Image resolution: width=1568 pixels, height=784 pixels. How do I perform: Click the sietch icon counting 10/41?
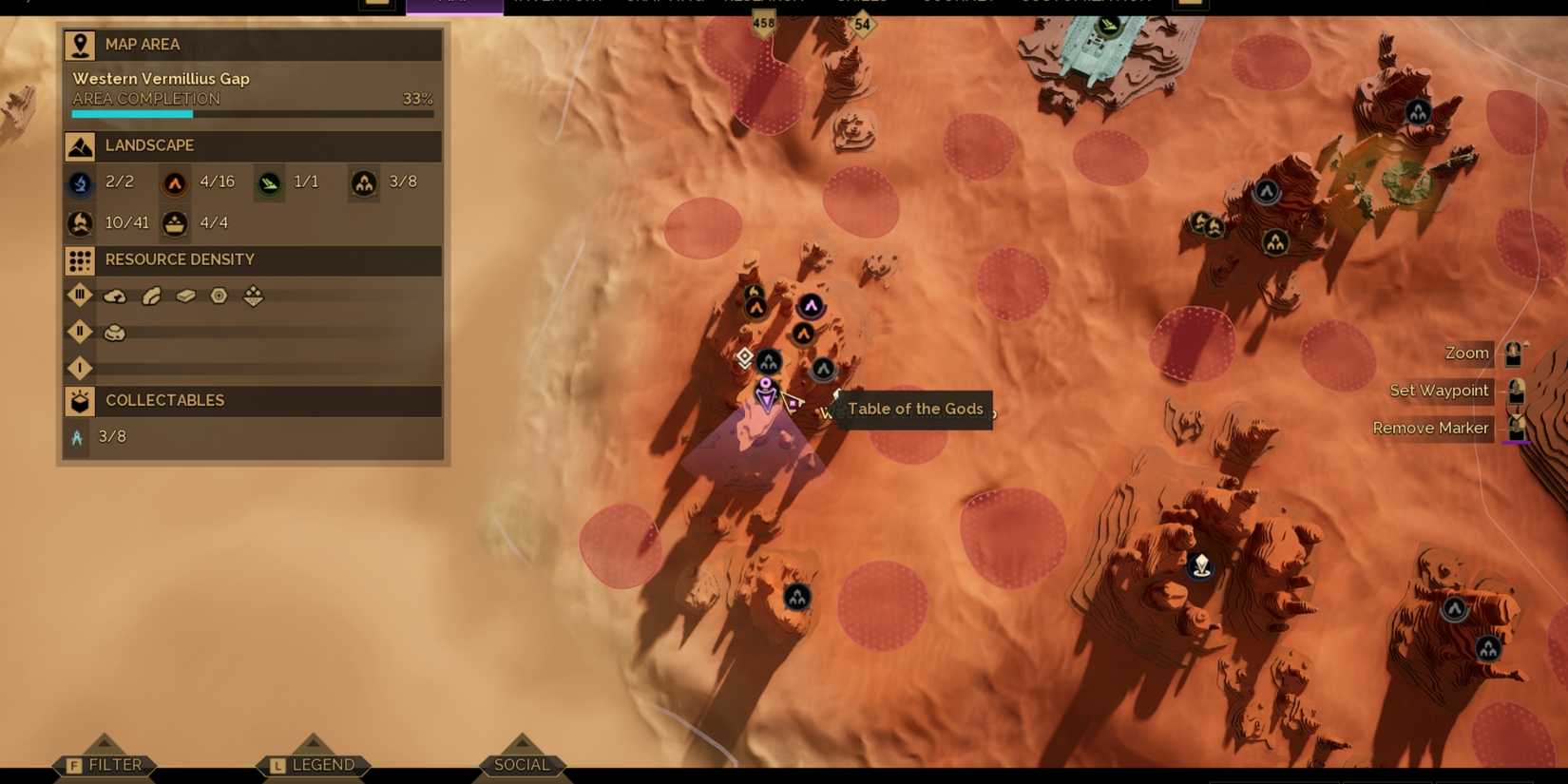coord(80,222)
